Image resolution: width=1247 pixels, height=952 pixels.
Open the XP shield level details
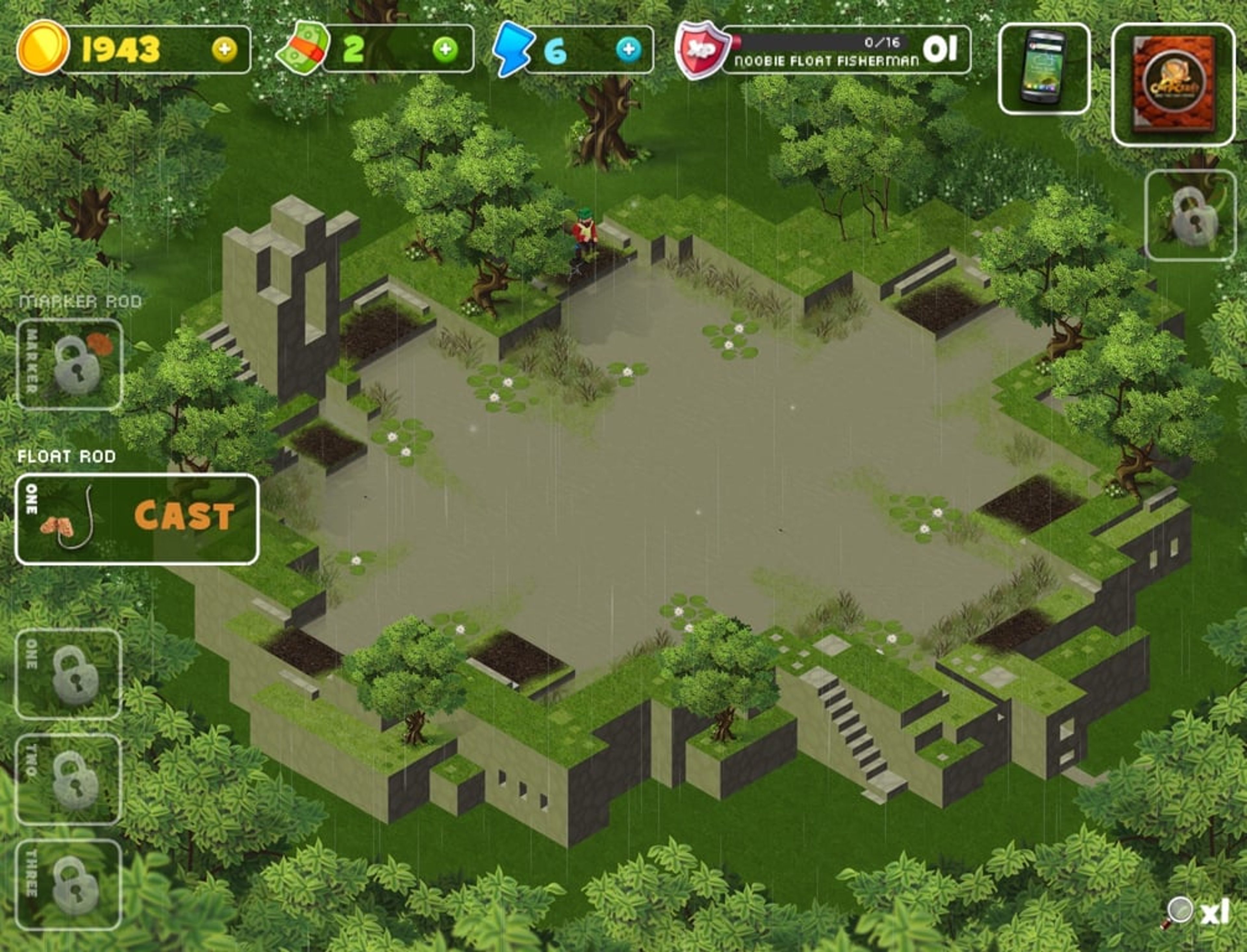coord(702,50)
